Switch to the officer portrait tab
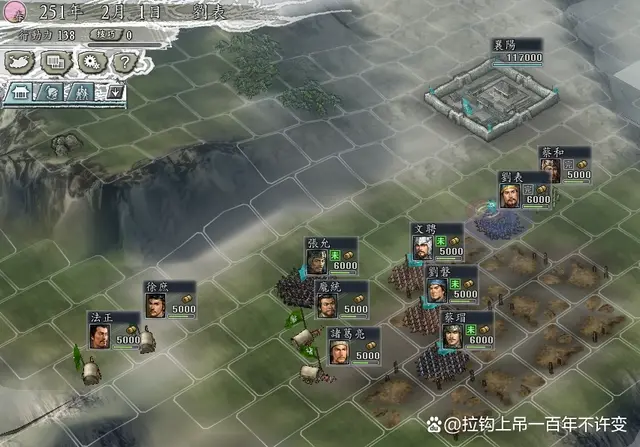 coord(52,92)
